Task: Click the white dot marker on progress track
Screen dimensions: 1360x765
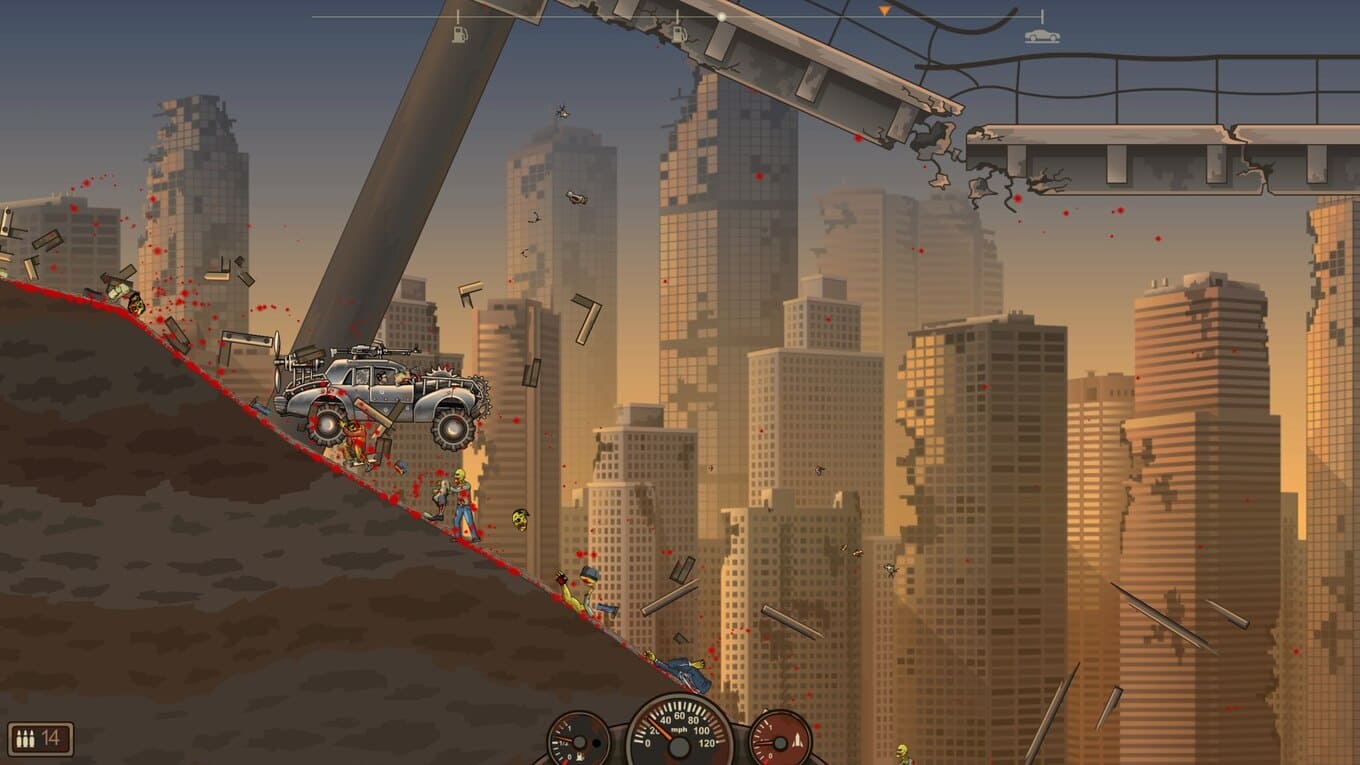Action: pyautogui.click(x=722, y=17)
